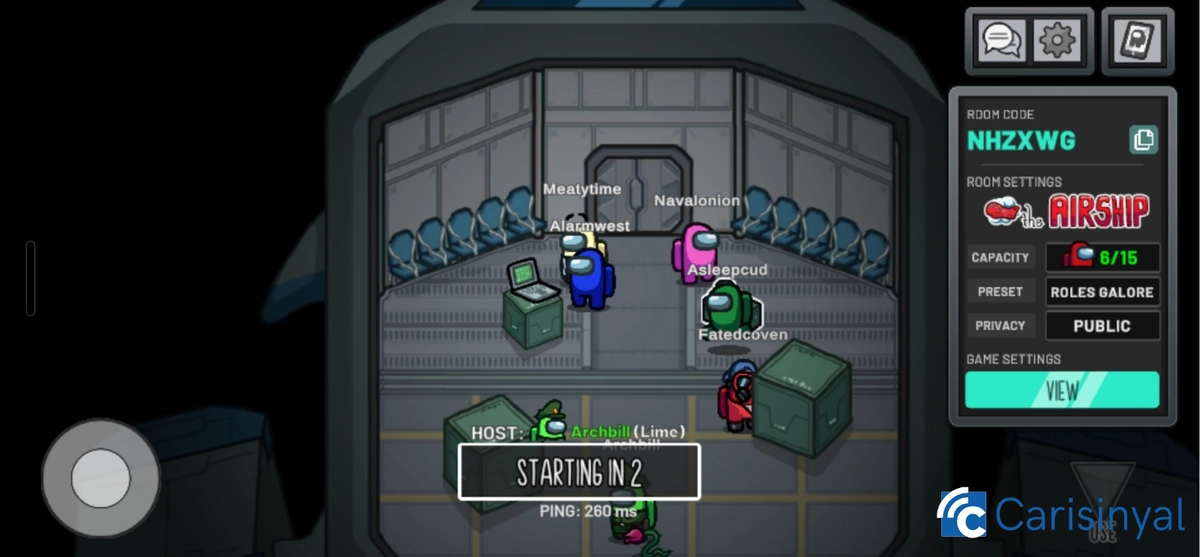Touch the virtual movement joystick
Viewport: 1200px width, 557px height.
click(x=100, y=478)
